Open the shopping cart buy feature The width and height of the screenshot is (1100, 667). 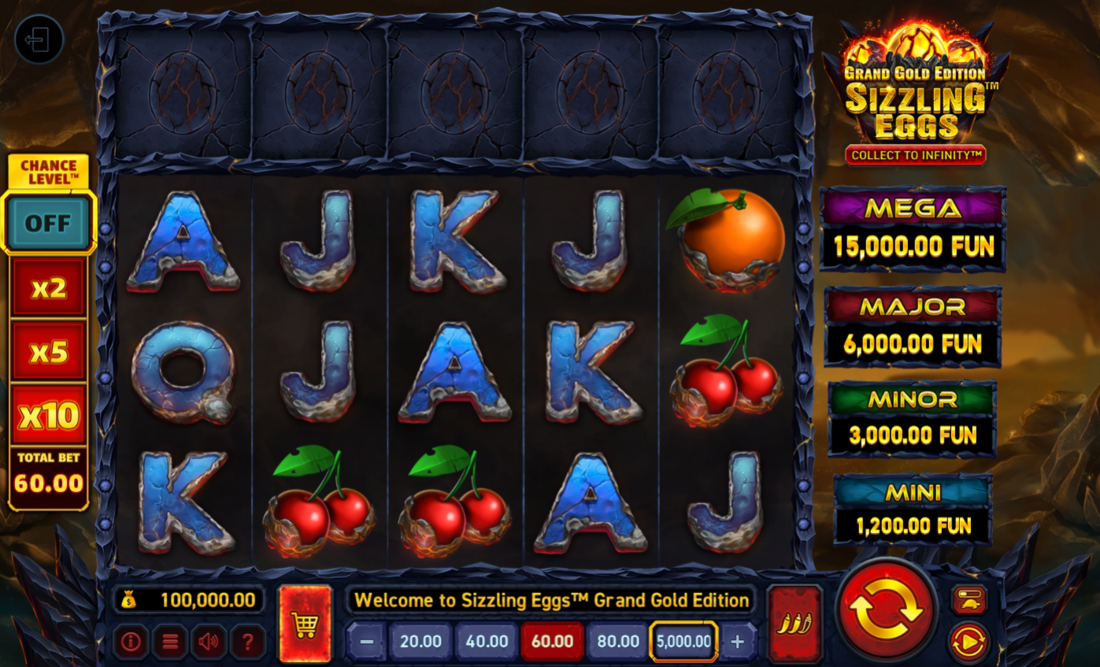click(x=305, y=624)
